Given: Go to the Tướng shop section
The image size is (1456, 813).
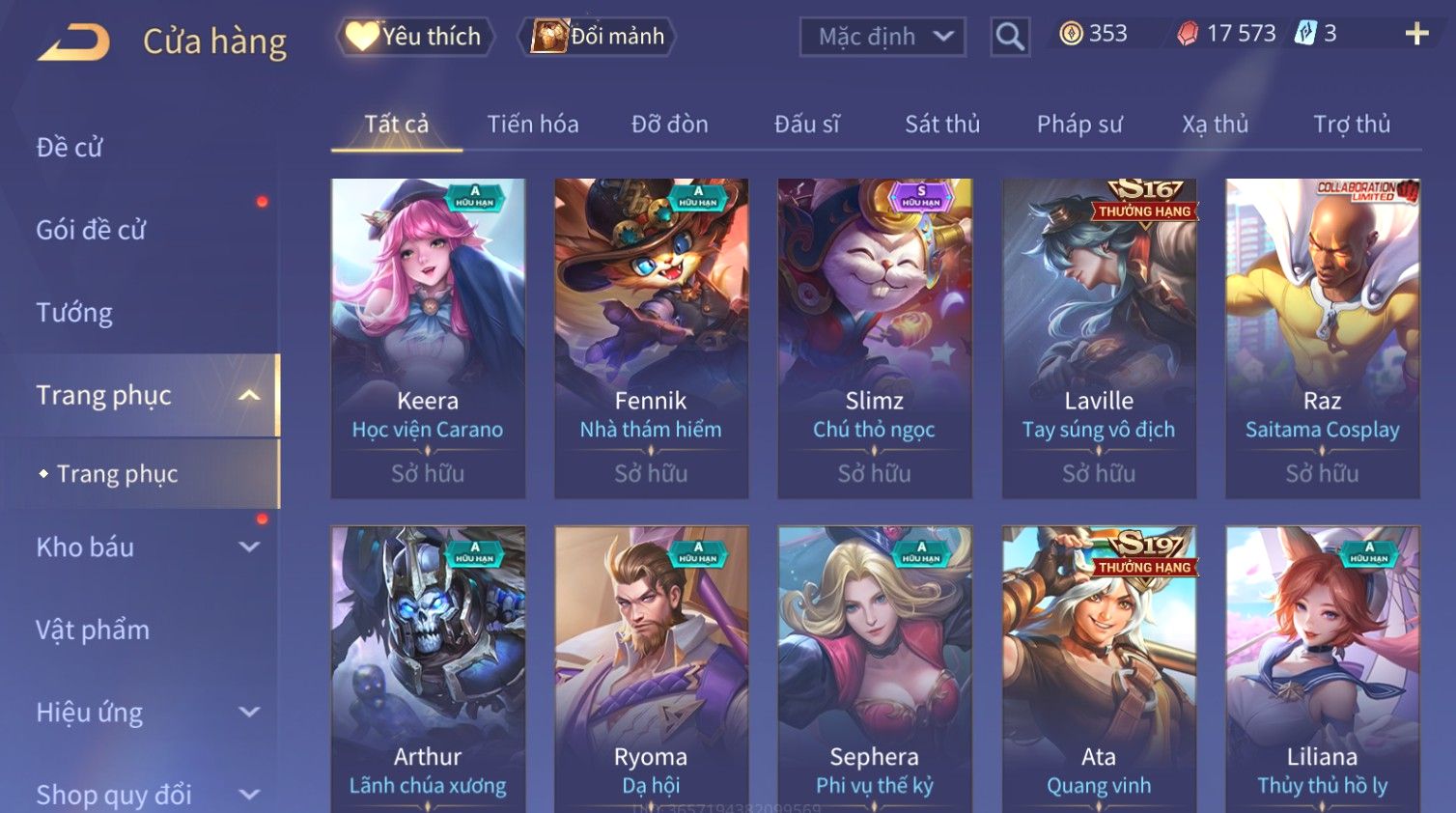Looking at the screenshot, I should point(74,313).
